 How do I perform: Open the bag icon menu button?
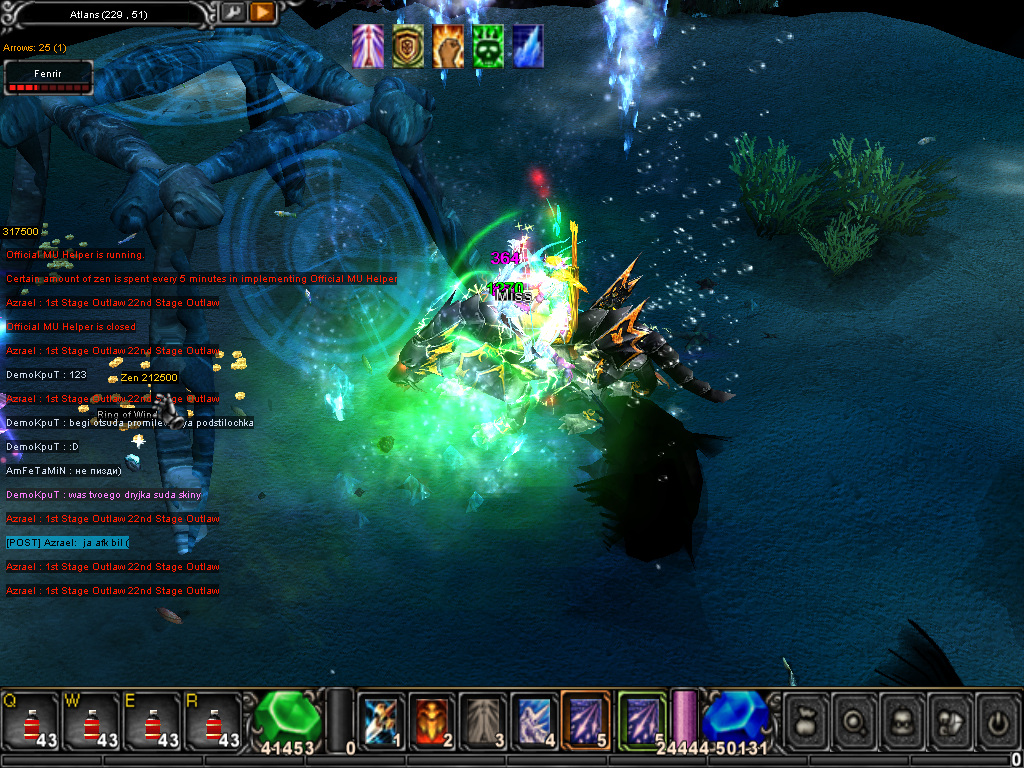pos(806,721)
